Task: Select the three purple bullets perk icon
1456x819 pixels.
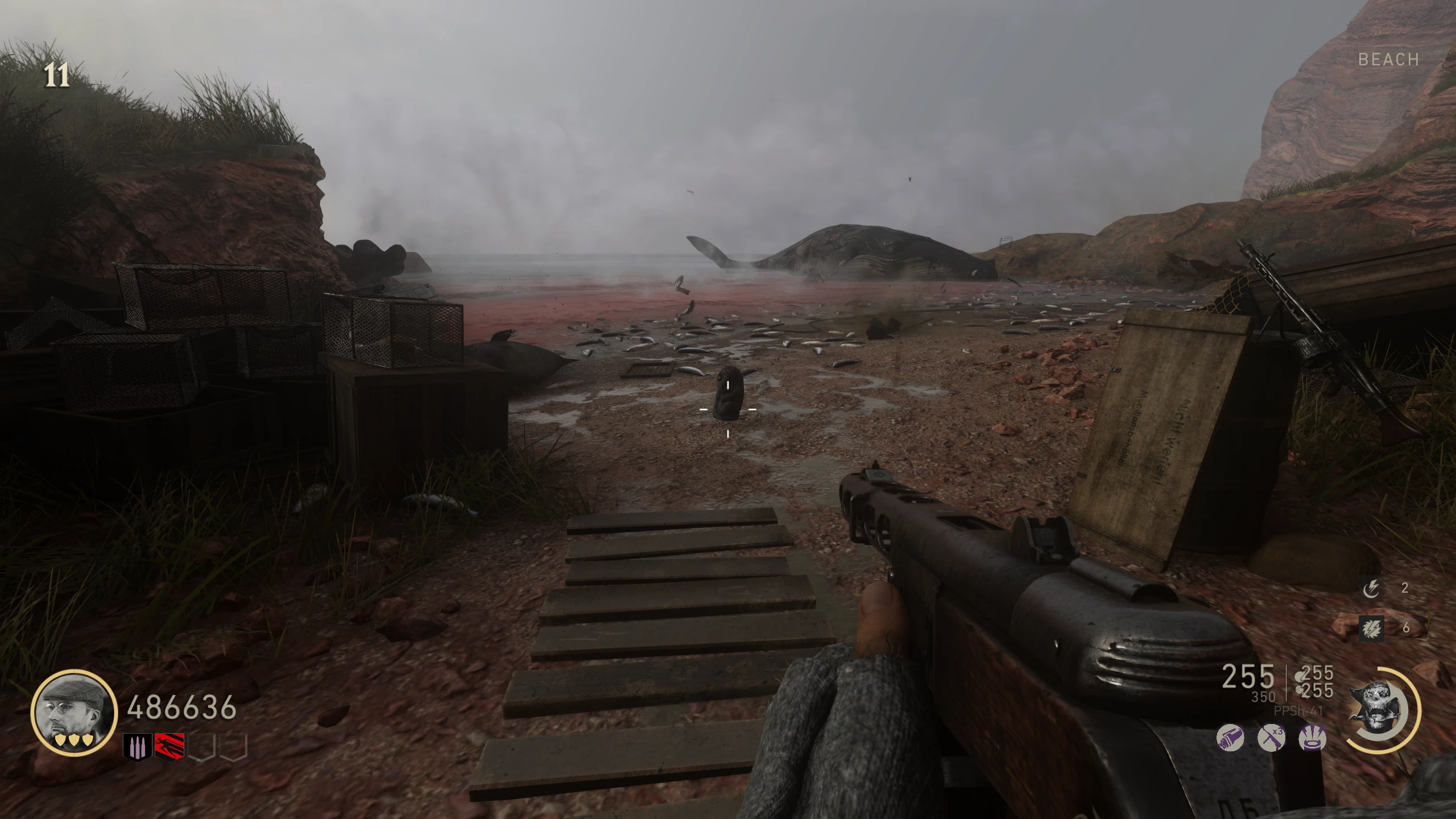Action: 138,747
